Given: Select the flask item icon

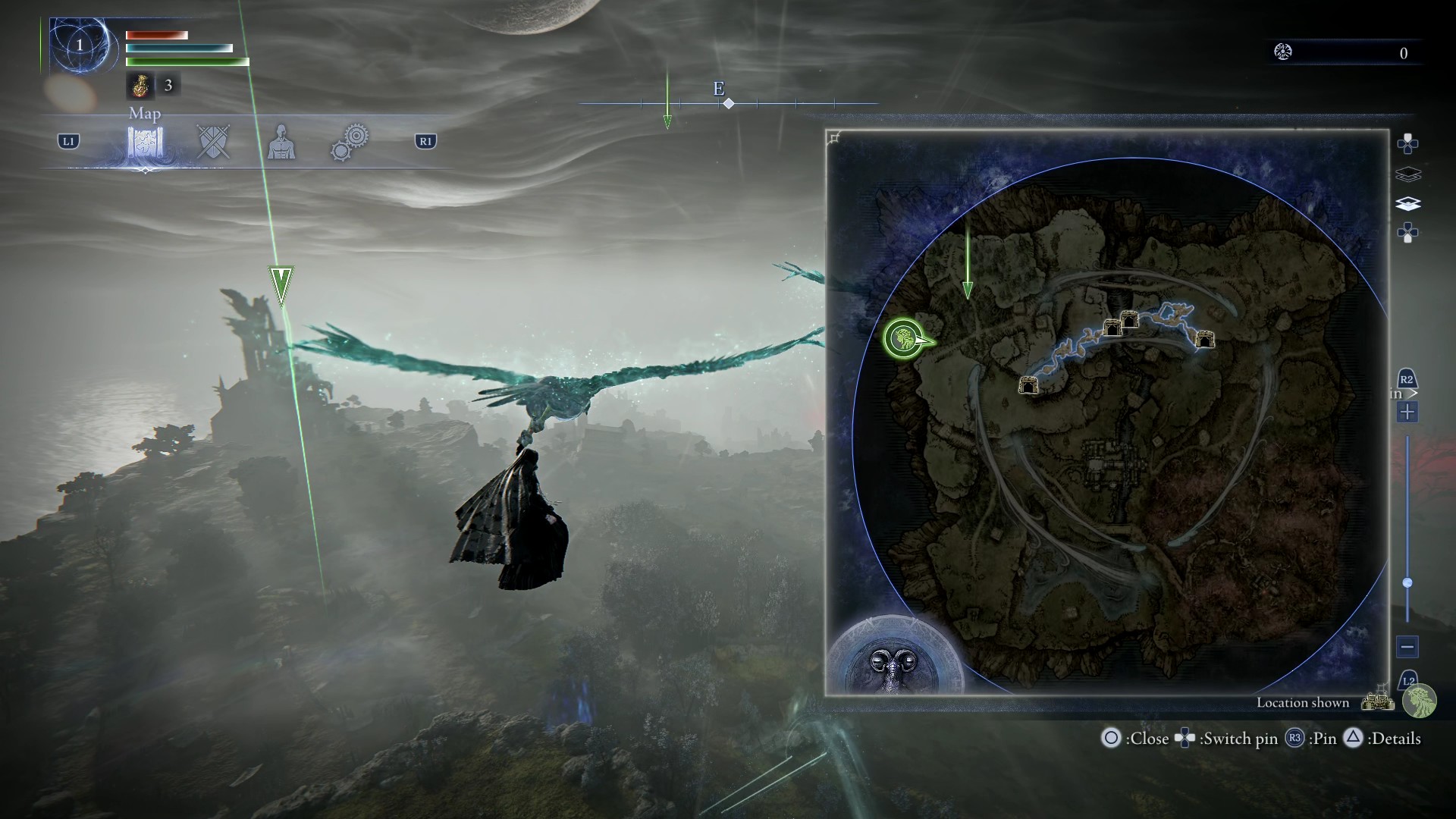Looking at the screenshot, I should (x=140, y=86).
